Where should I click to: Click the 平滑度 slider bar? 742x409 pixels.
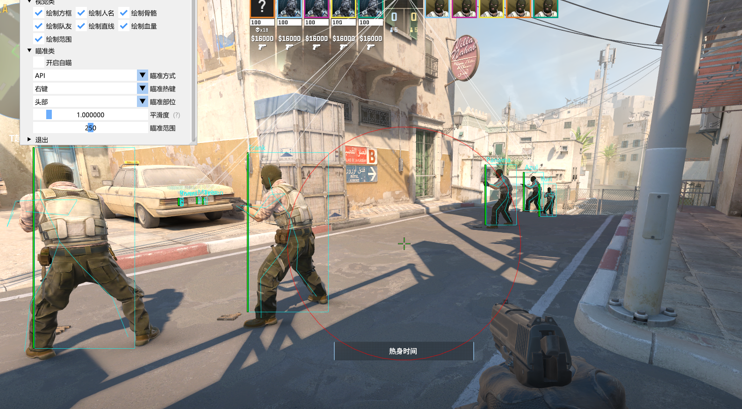pyautogui.click(x=90, y=115)
